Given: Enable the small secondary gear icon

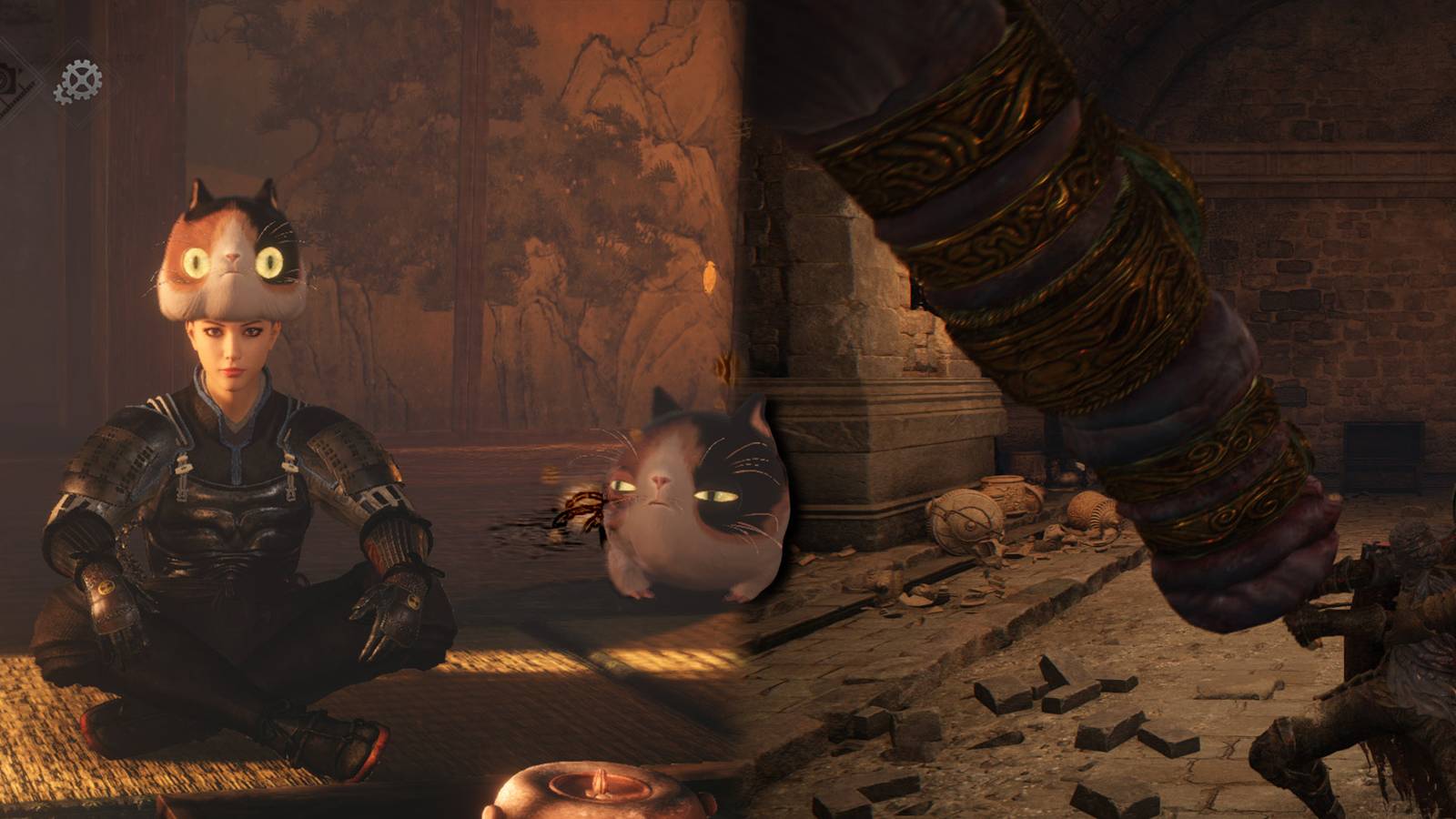Looking at the screenshot, I should pyautogui.click(x=63, y=95).
